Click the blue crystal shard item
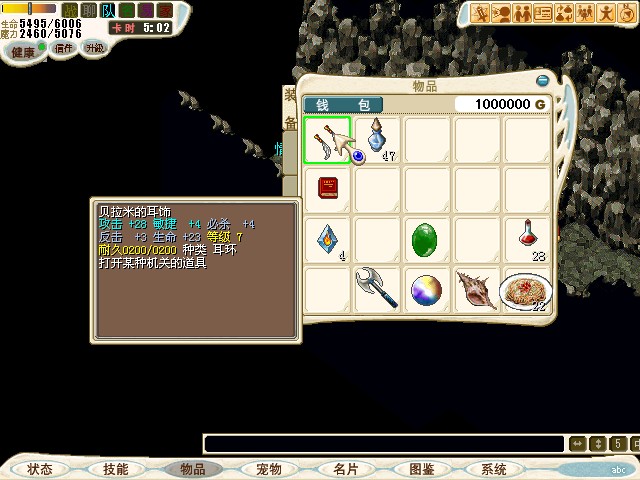 tap(327, 240)
